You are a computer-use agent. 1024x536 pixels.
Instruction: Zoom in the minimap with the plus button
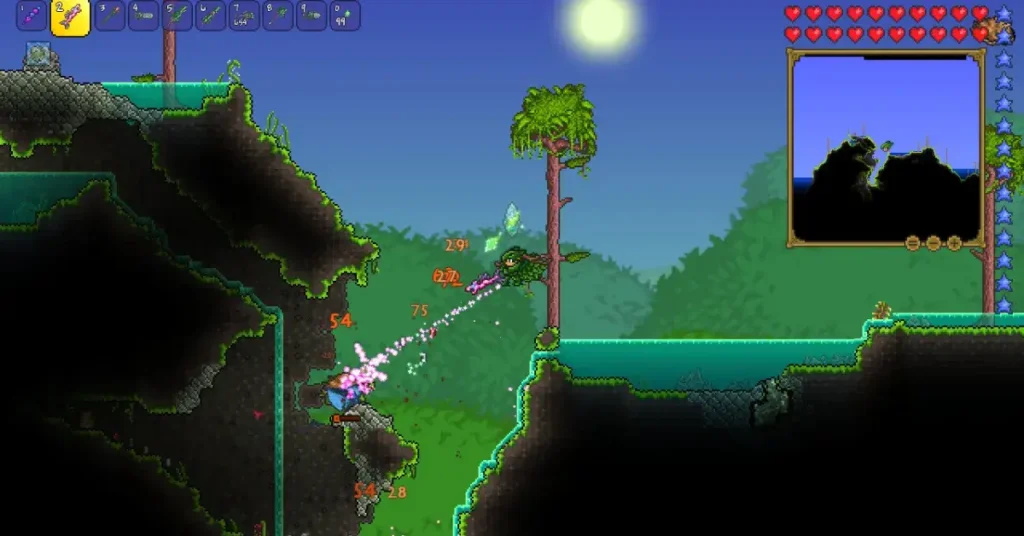[x=954, y=242]
